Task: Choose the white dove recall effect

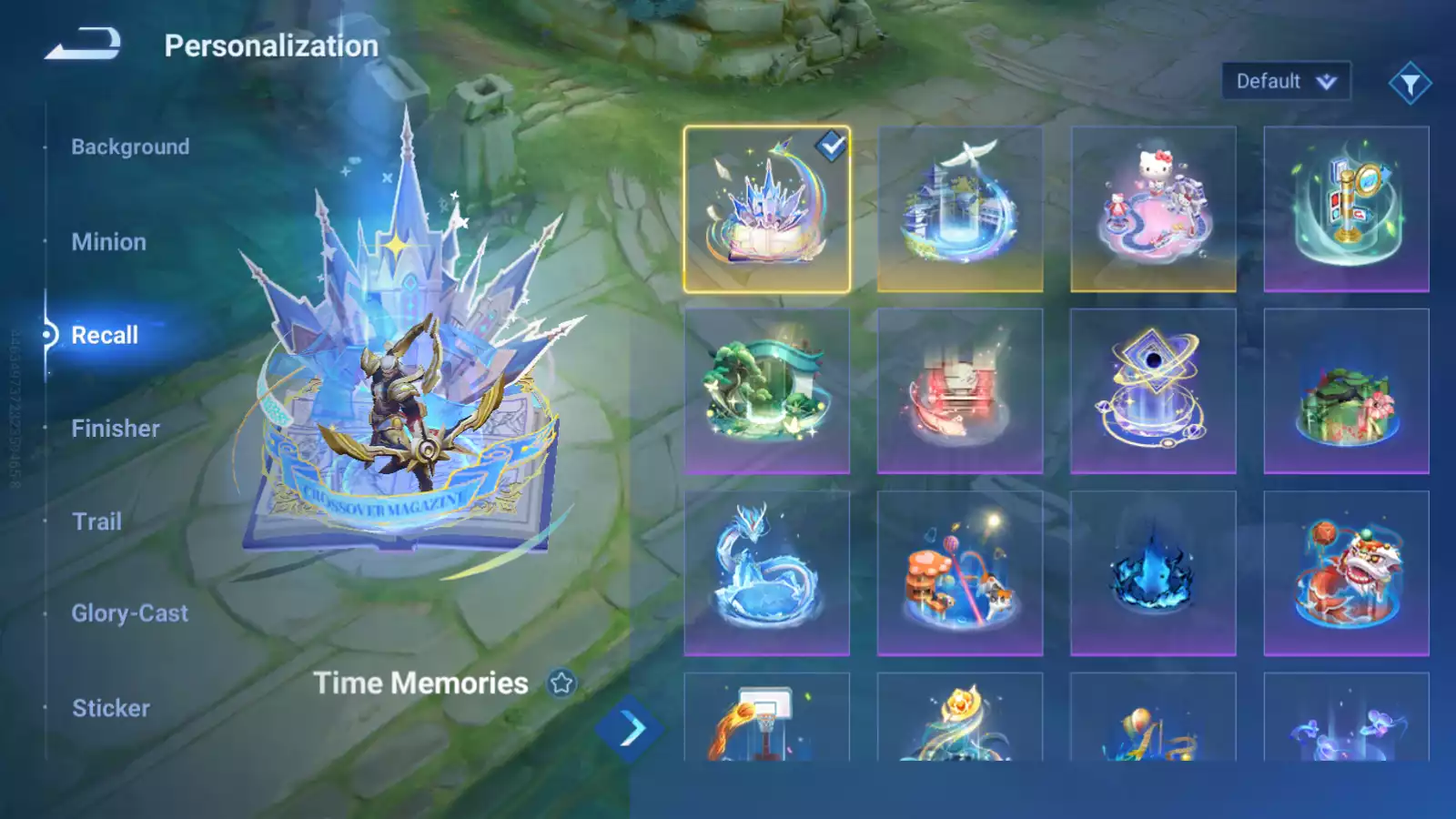Action: coord(960,209)
